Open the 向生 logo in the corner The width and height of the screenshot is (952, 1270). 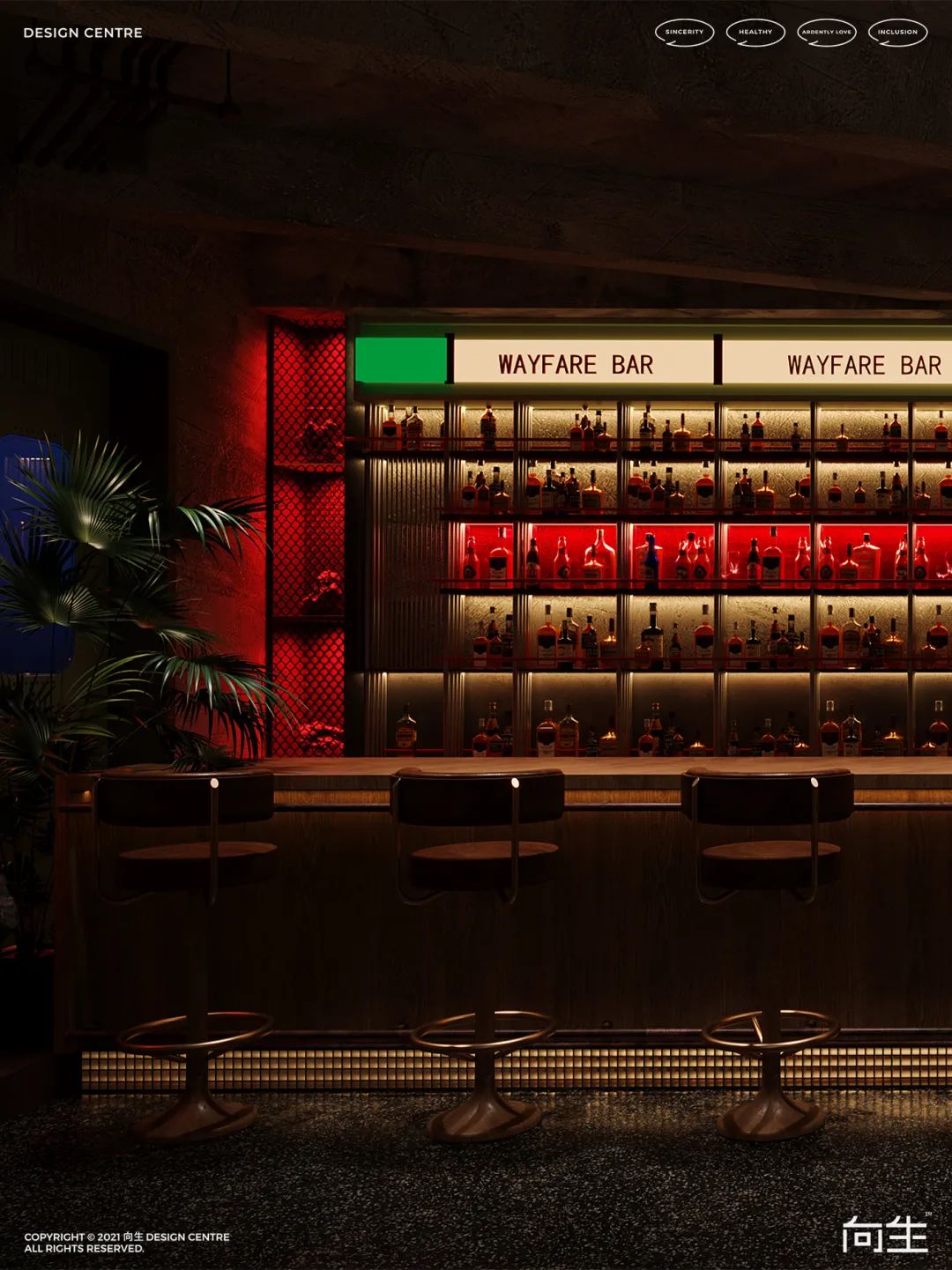coord(885,1233)
